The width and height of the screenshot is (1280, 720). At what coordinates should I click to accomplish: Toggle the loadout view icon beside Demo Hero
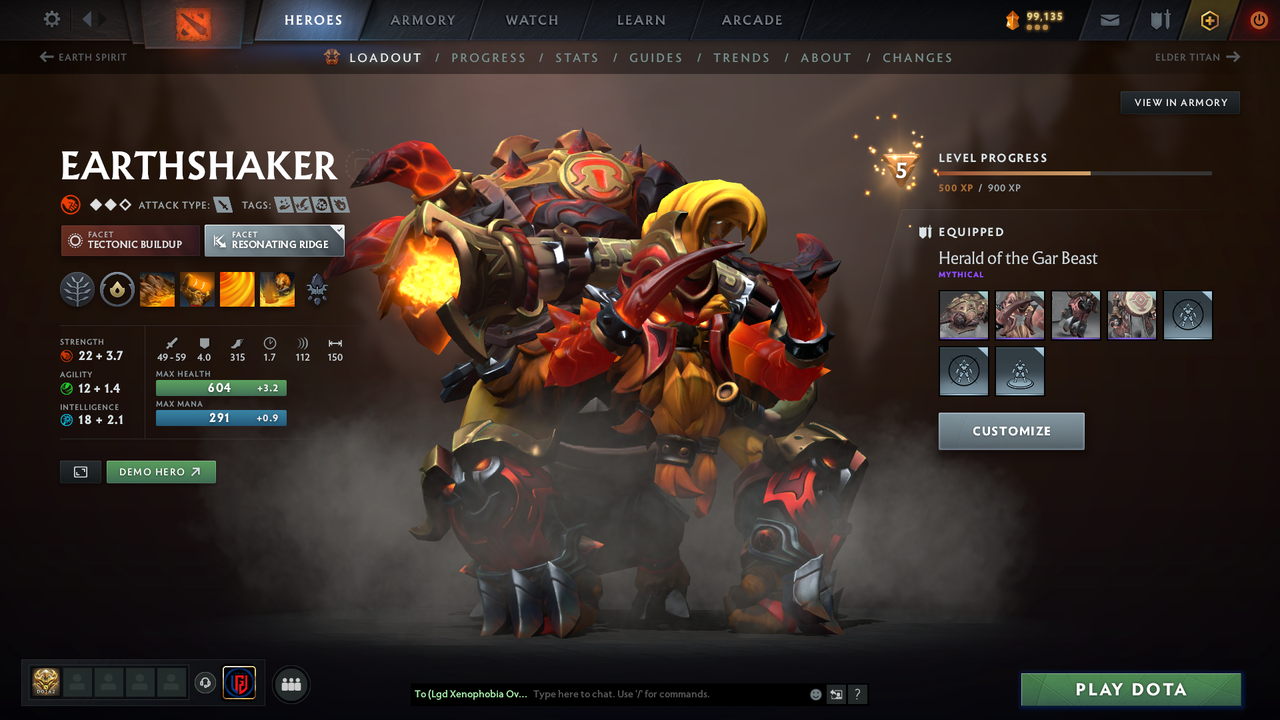point(80,471)
